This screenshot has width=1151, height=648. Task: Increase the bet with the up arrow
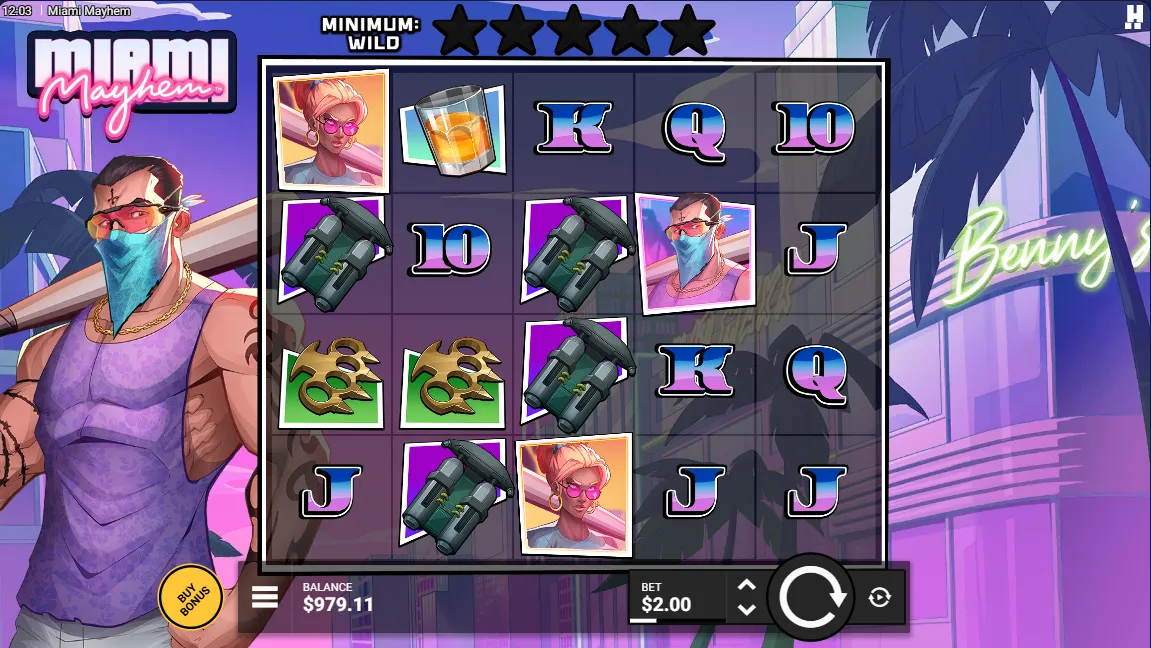point(746,586)
